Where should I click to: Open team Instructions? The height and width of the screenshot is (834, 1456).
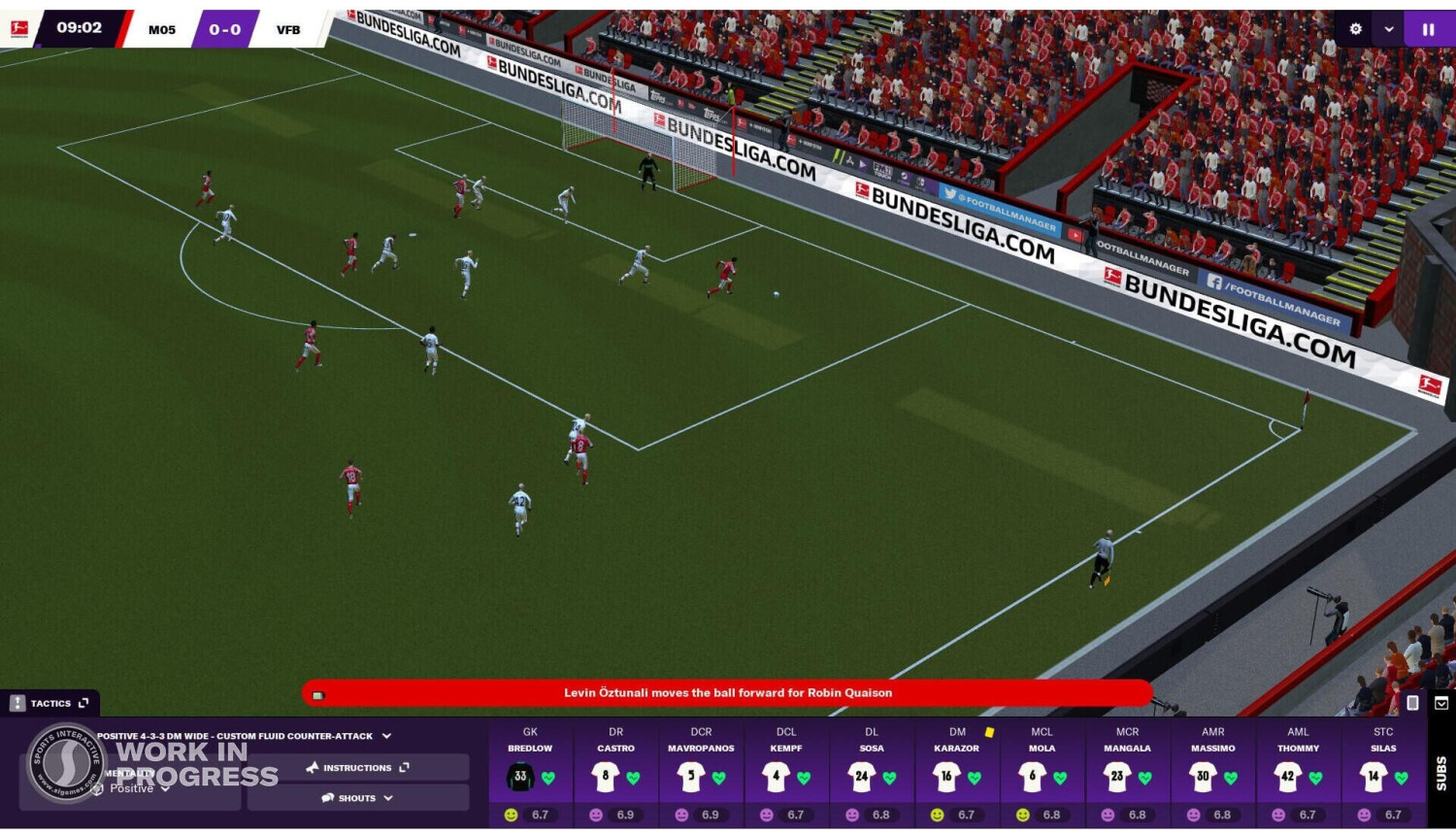point(357,768)
